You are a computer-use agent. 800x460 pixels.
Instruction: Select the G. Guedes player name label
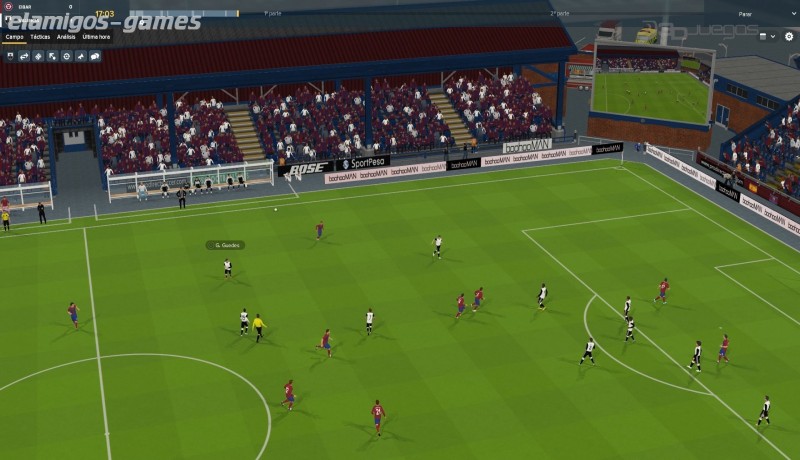point(225,245)
